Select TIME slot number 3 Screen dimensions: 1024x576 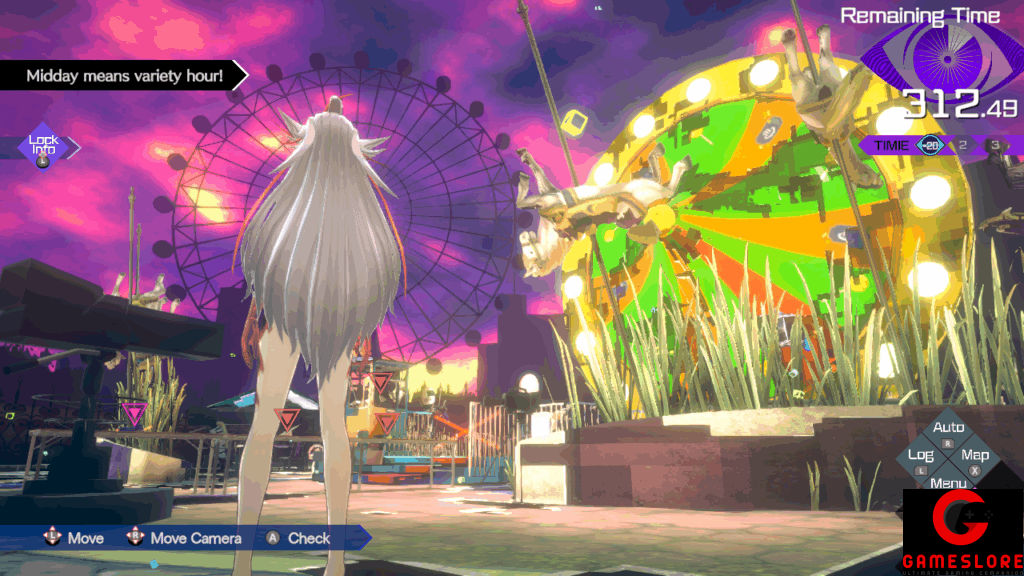[995, 145]
